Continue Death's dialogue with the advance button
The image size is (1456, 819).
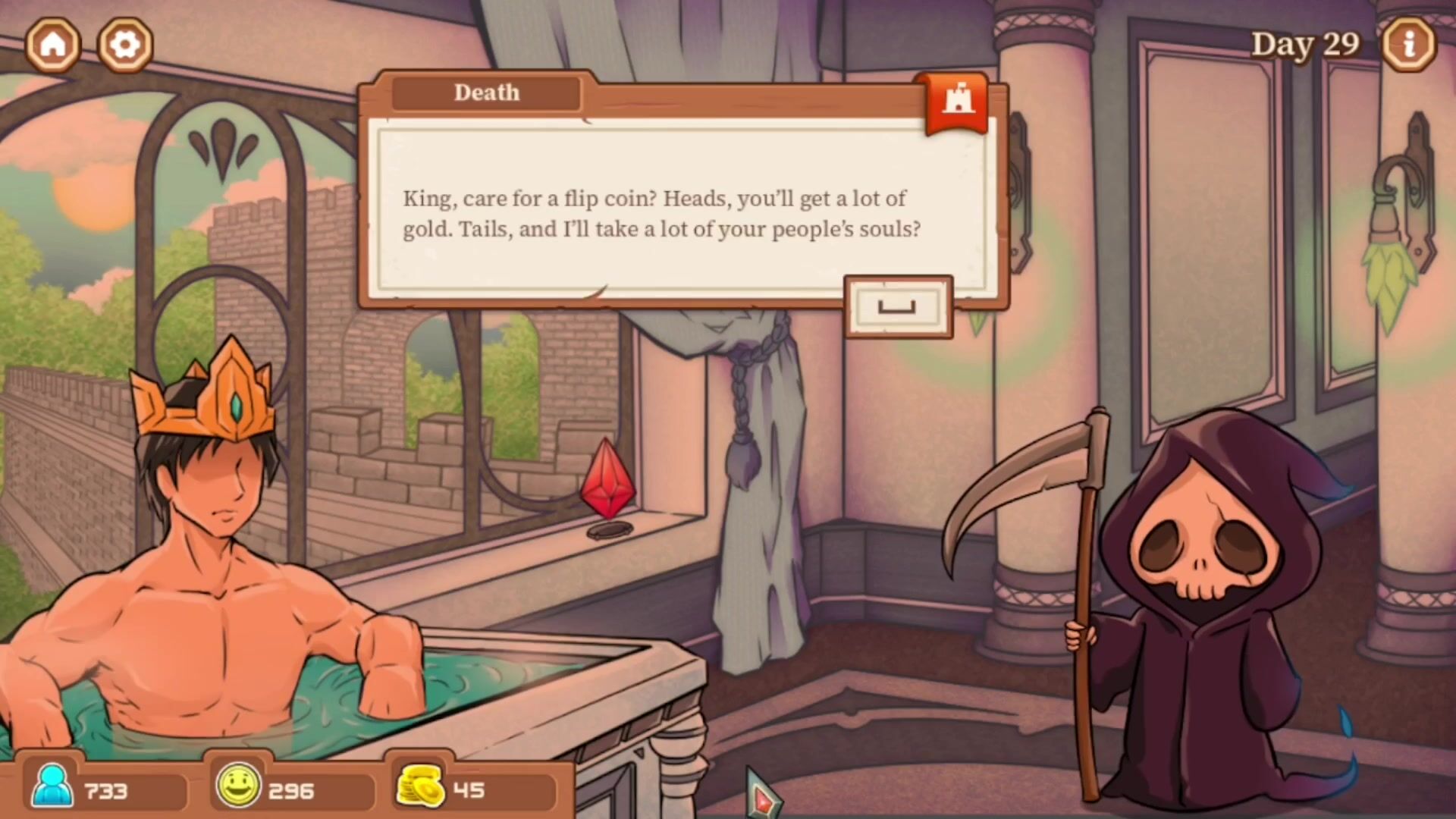(x=898, y=307)
